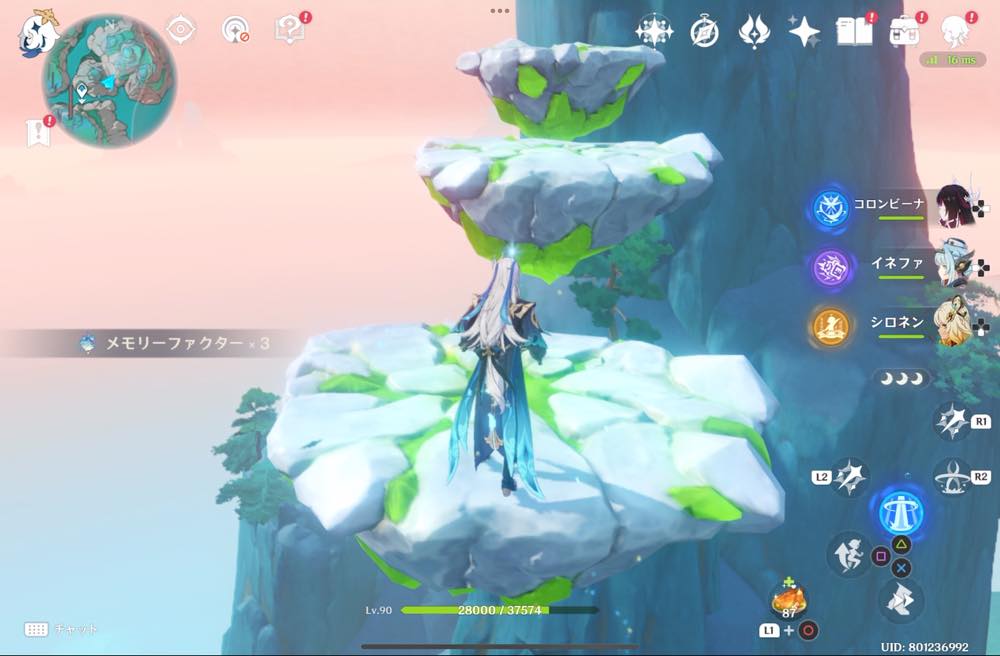This screenshot has width=1000, height=656.
Task: Switch to party member シロネン
Action: coord(957,322)
